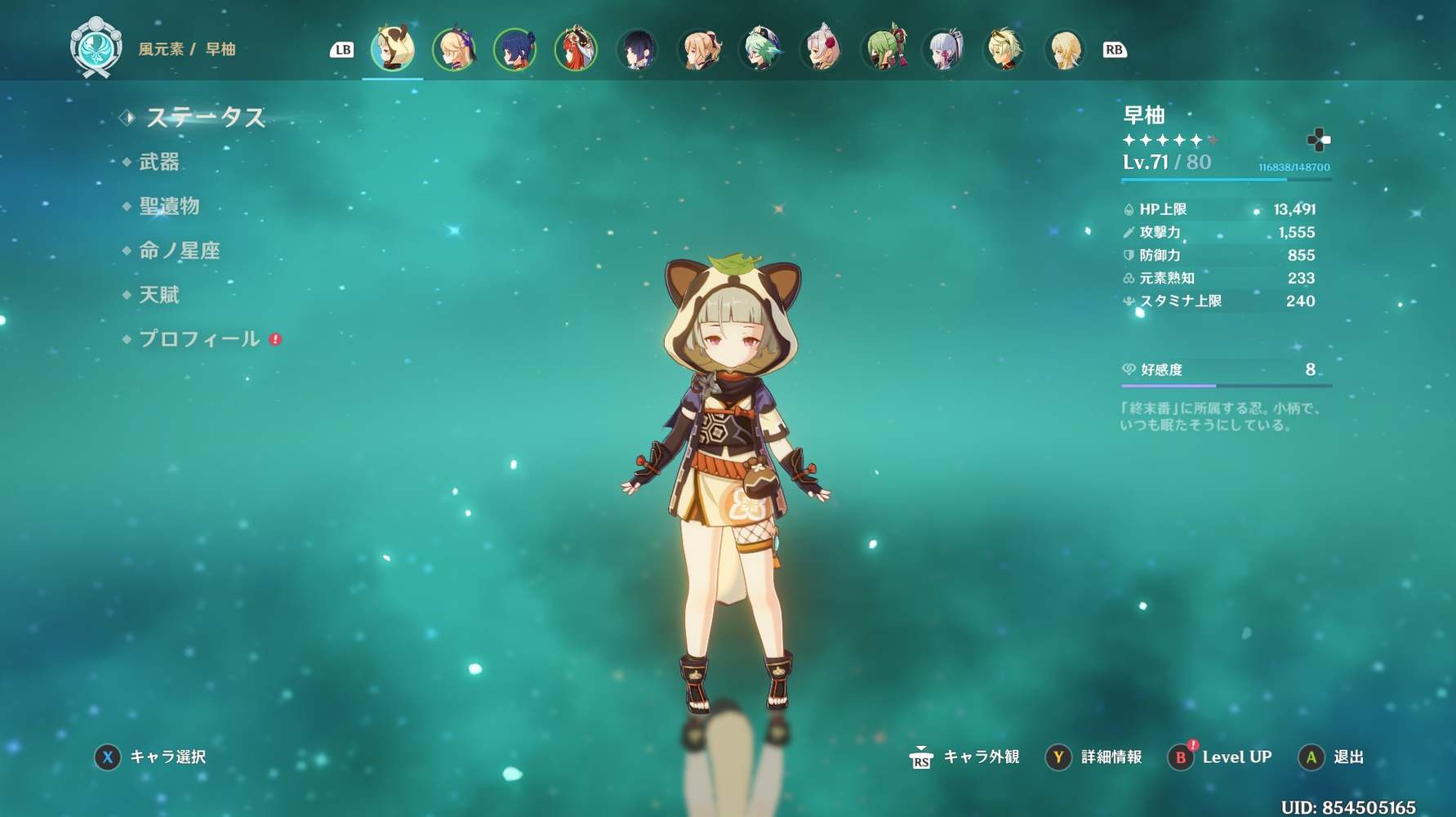Switch to Nilou's red-haired horned portrait
This screenshot has width=1456, height=817.
(576, 49)
